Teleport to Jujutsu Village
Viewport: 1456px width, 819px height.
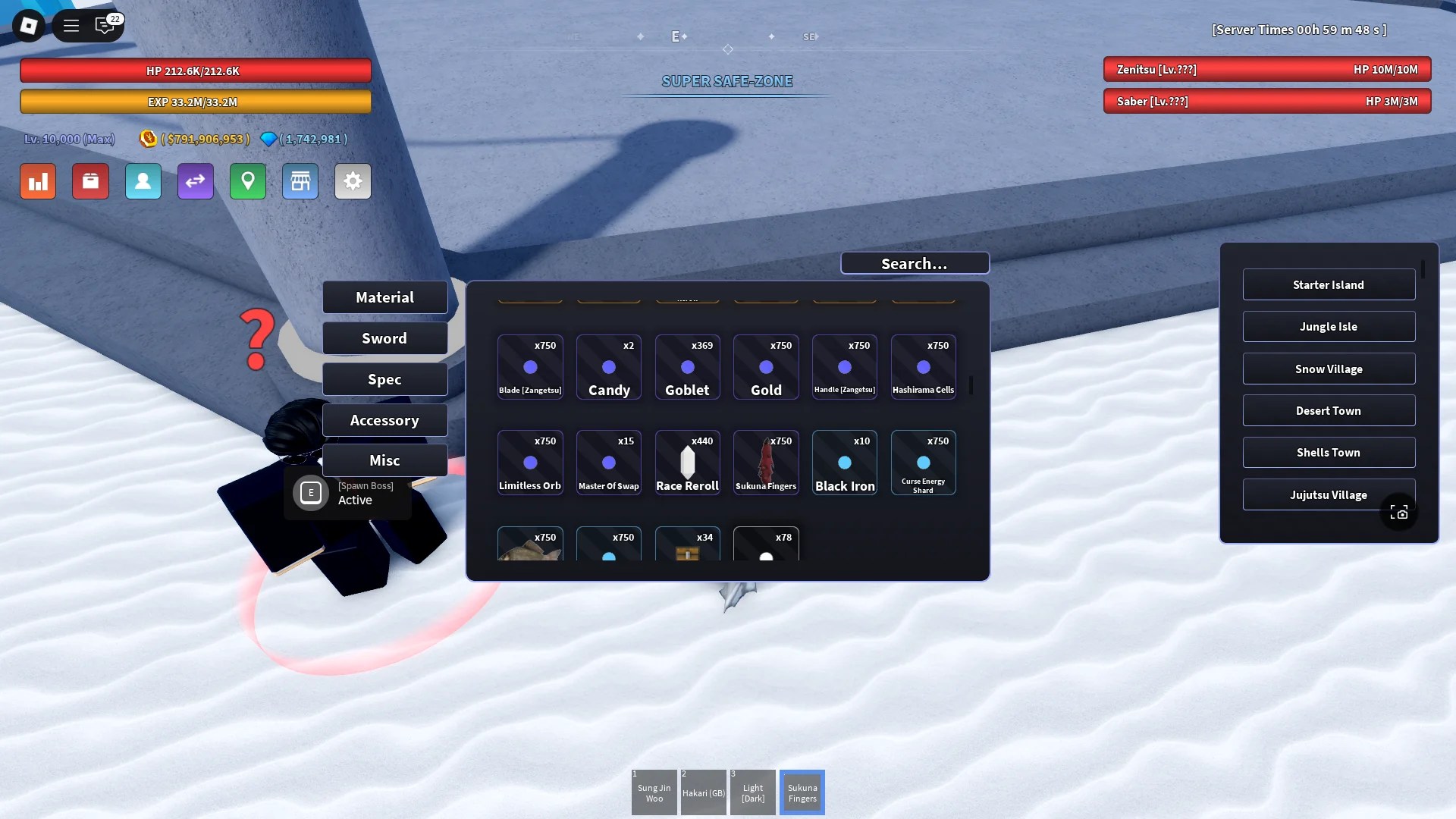[1329, 494]
